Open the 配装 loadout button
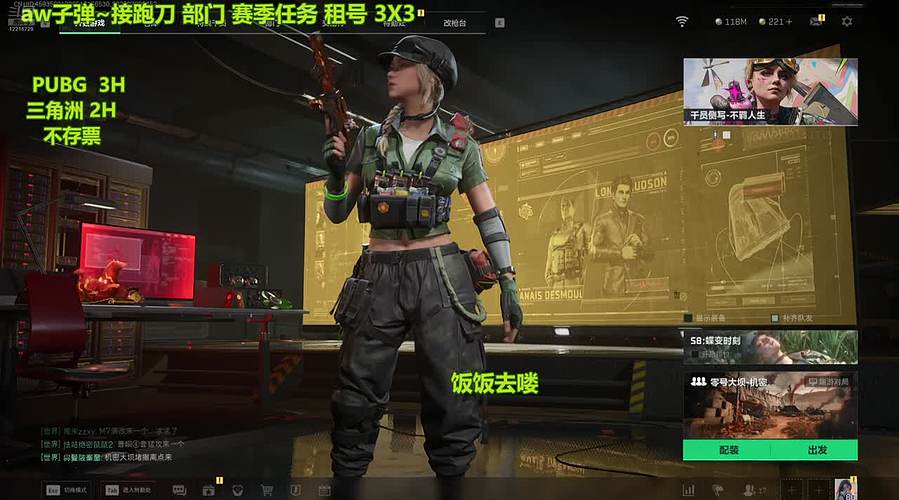The width and height of the screenshot is (899, 500). (727, 450)
